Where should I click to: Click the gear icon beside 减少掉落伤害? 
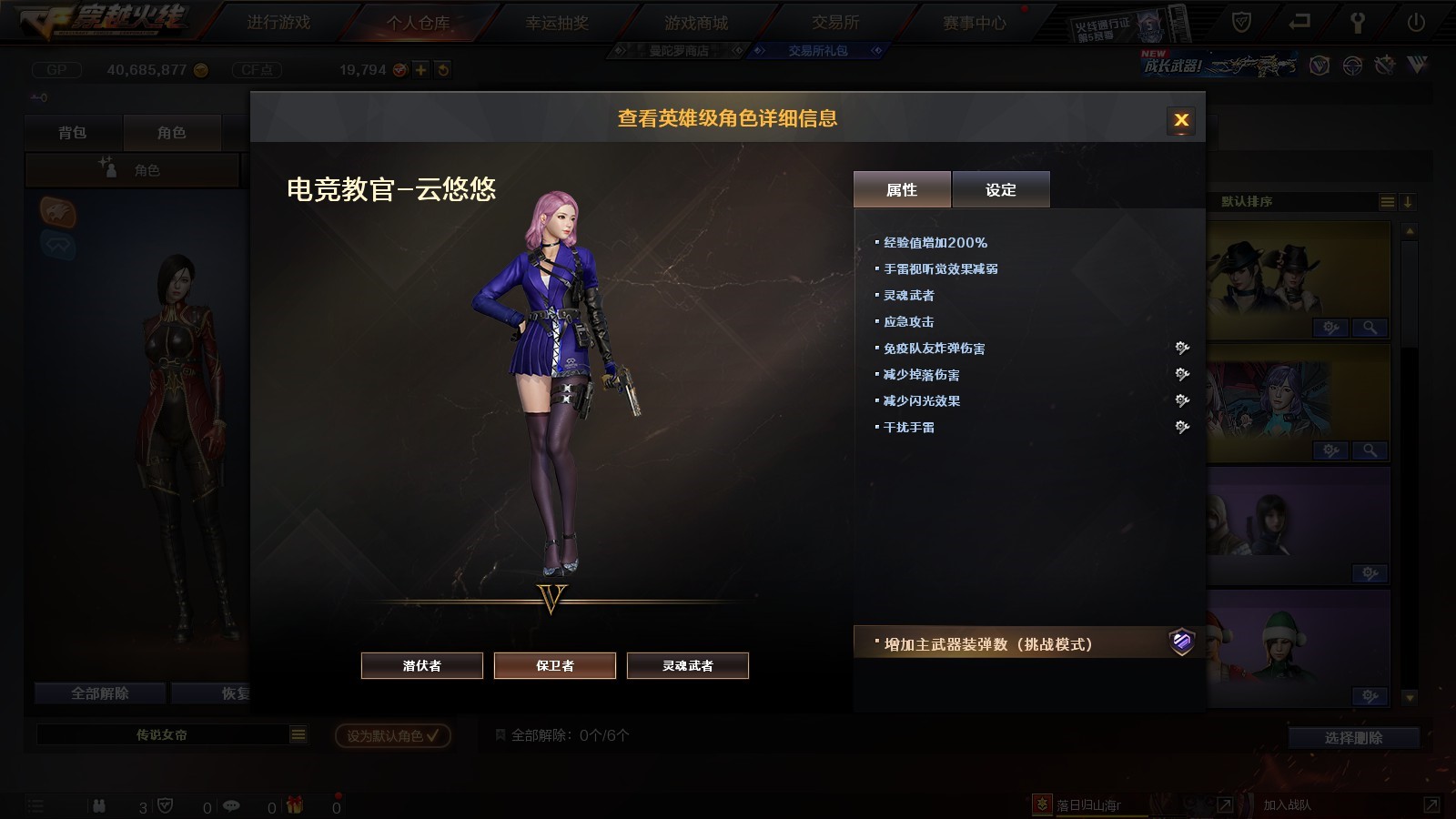1182,374
